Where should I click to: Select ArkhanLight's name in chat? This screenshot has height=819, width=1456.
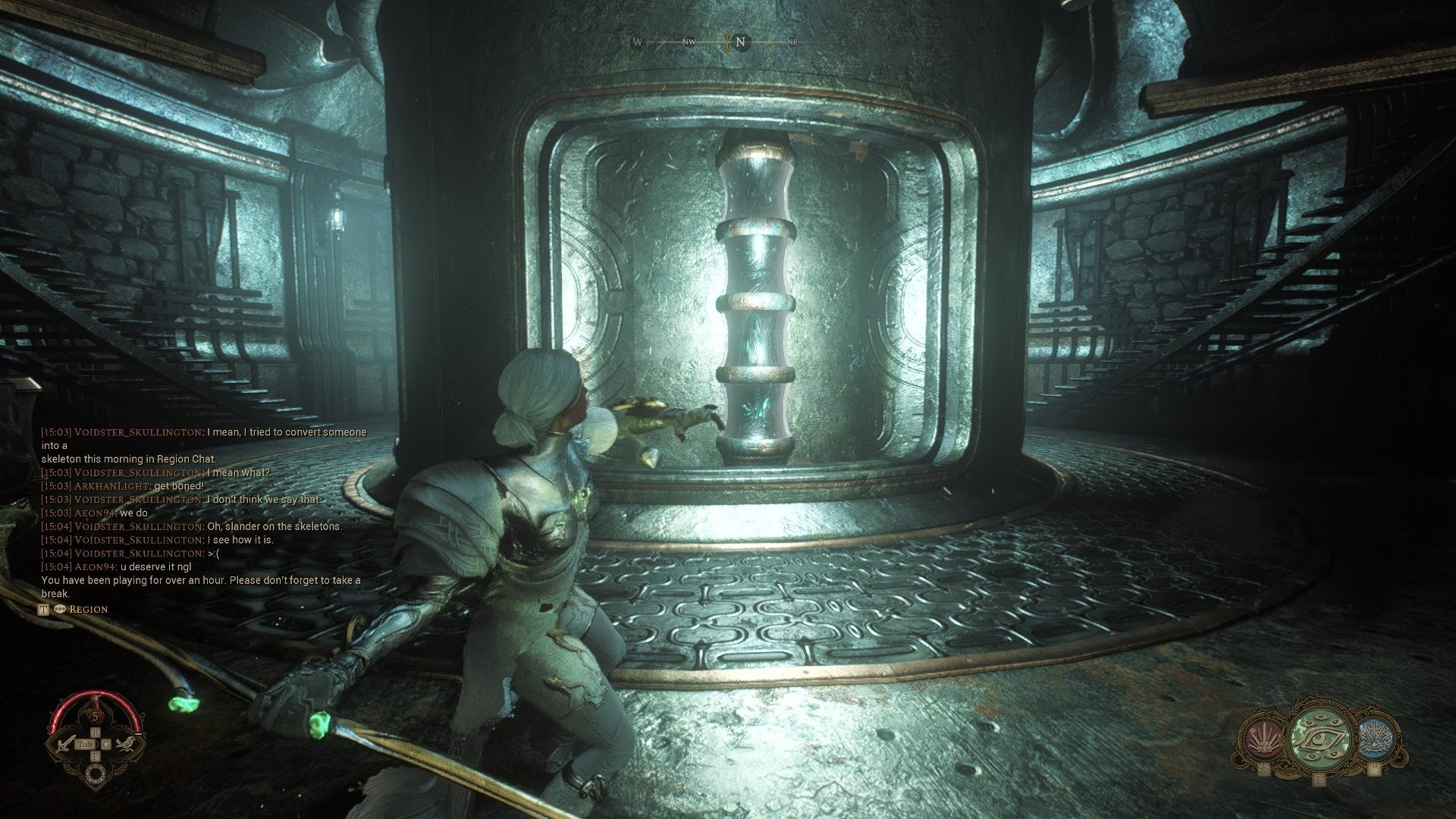pyautogui.click(x=112, y=486)
